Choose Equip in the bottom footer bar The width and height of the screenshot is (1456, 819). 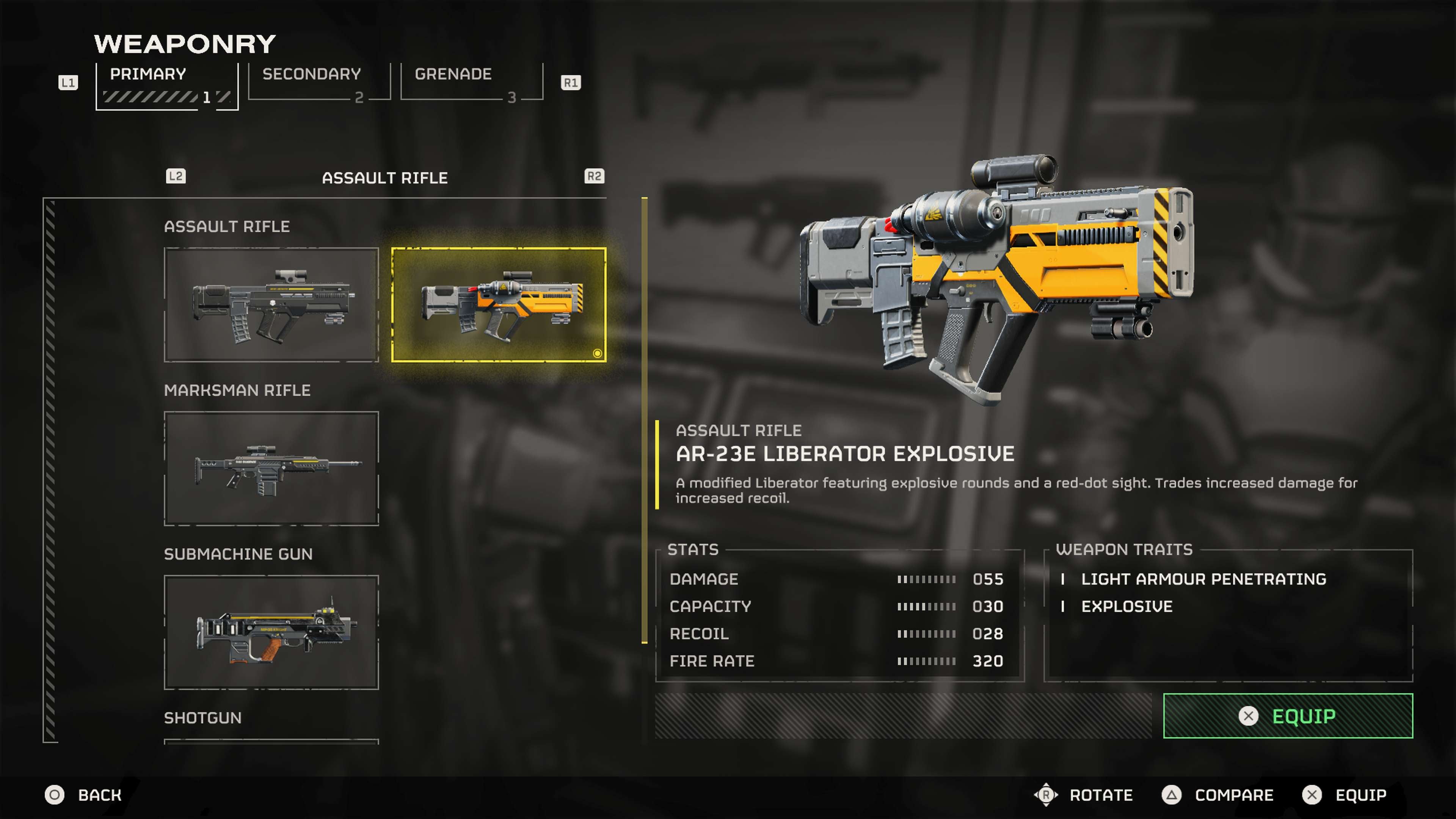(x=1345, y=795)
